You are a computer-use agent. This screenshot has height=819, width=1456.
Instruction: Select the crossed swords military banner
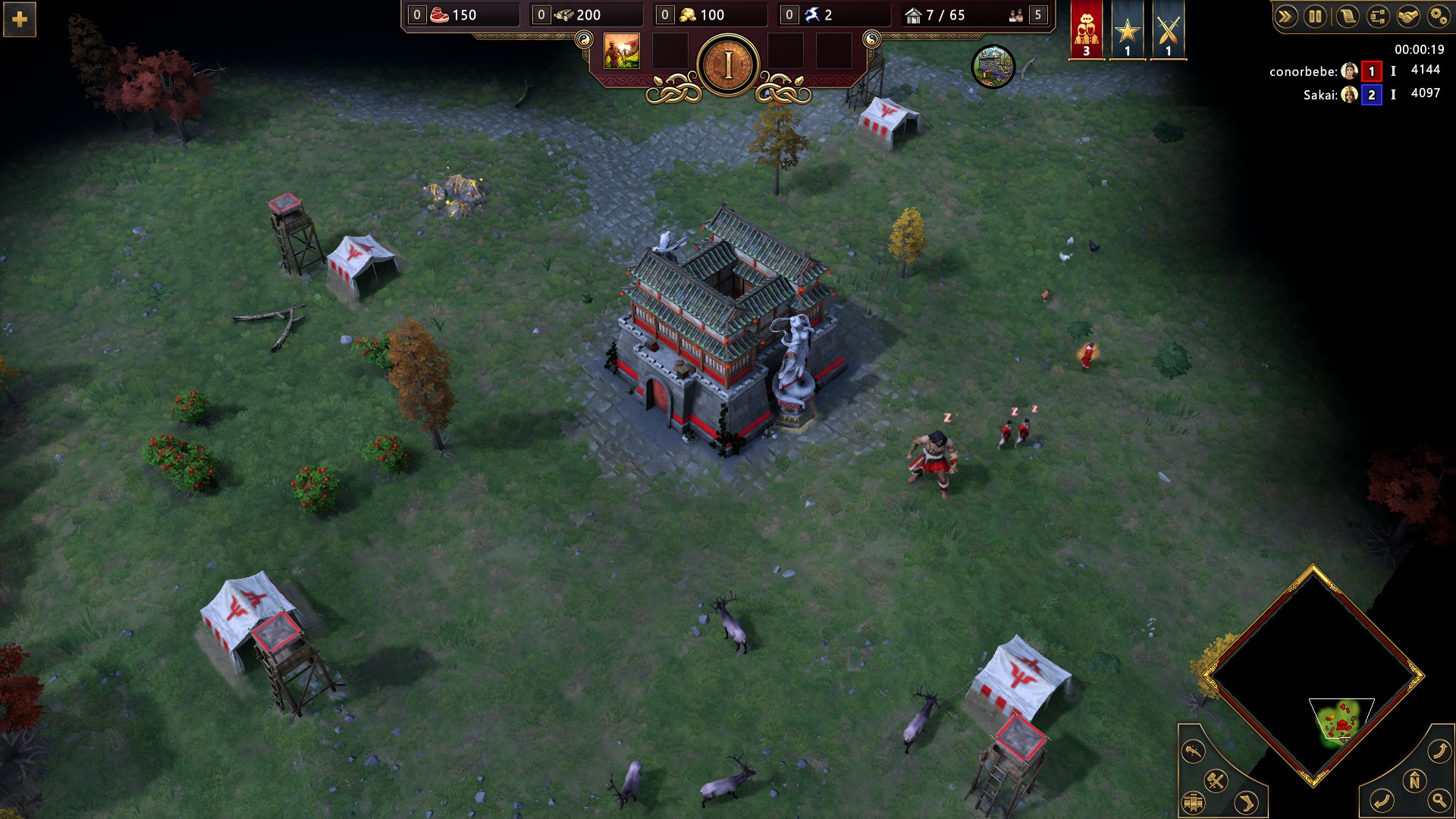[x=1168, y=30]
